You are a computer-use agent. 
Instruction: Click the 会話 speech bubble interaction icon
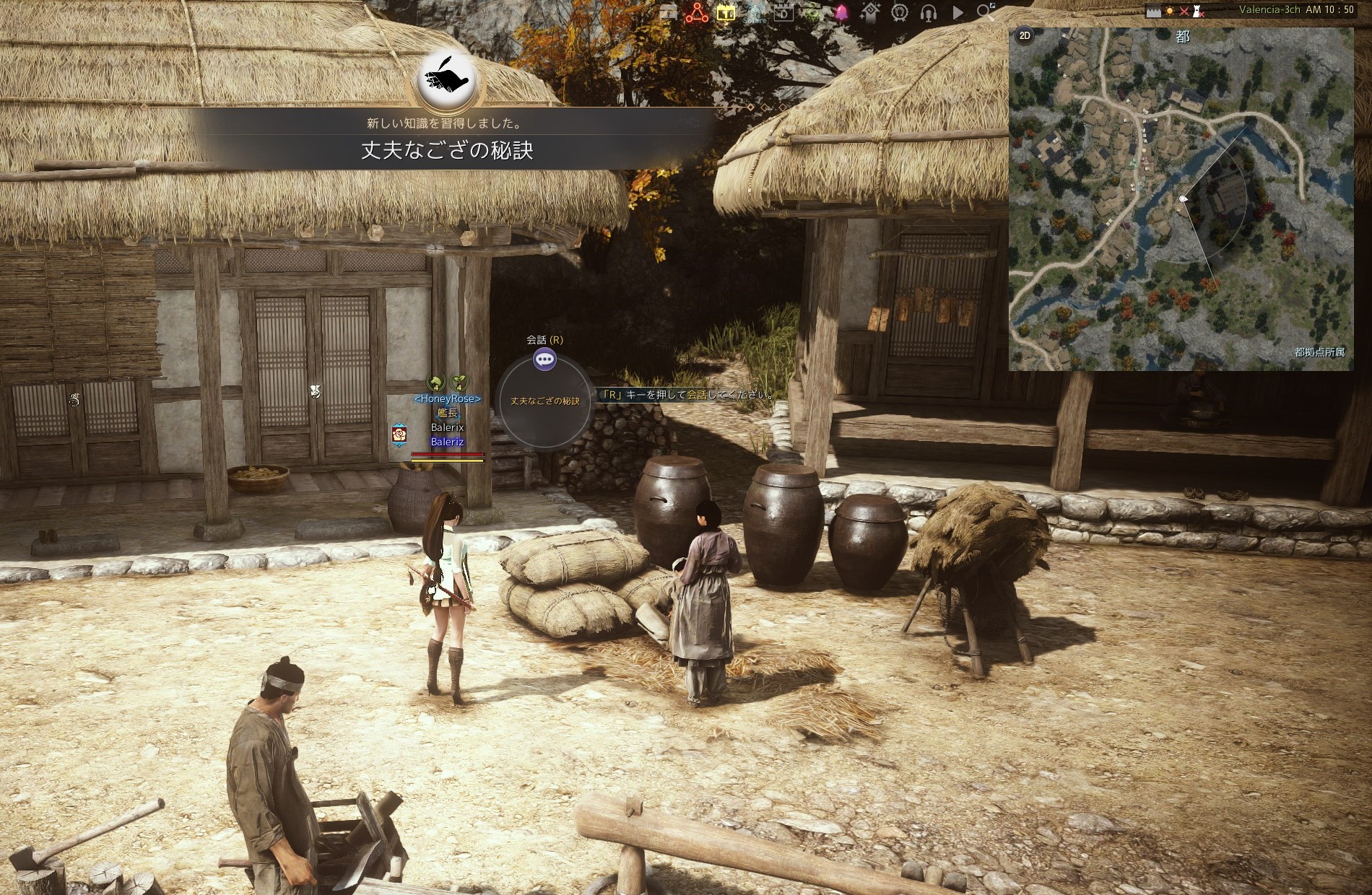point(544,359)
